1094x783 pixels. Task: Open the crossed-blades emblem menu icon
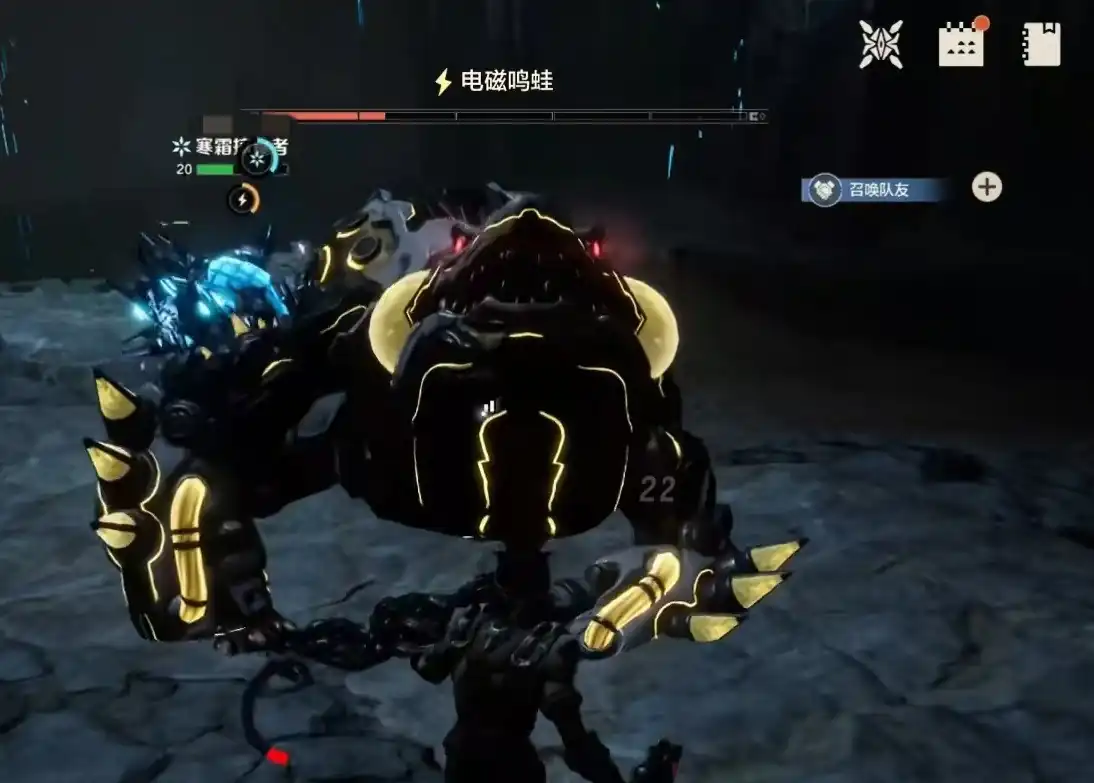tap(881, 45)
